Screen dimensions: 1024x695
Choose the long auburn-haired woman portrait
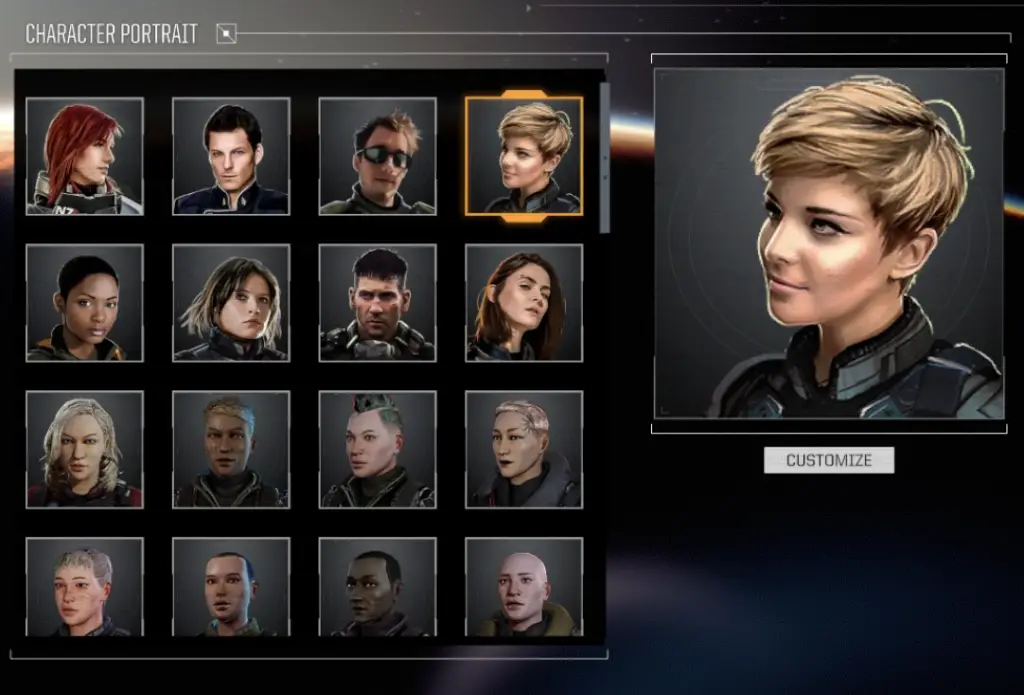coord(524,303)
